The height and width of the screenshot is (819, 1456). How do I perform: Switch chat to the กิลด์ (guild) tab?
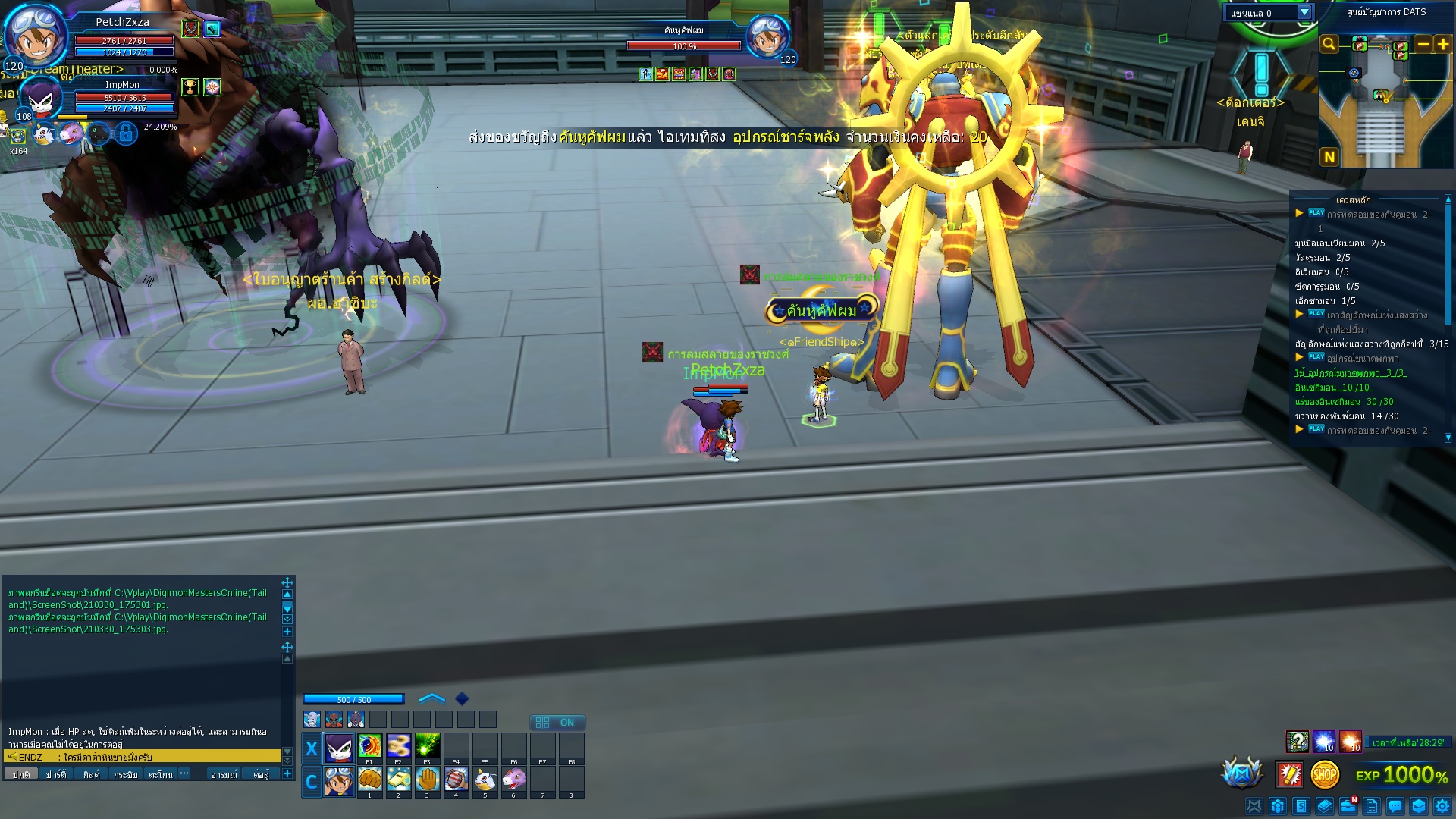(x=91, y=774)
